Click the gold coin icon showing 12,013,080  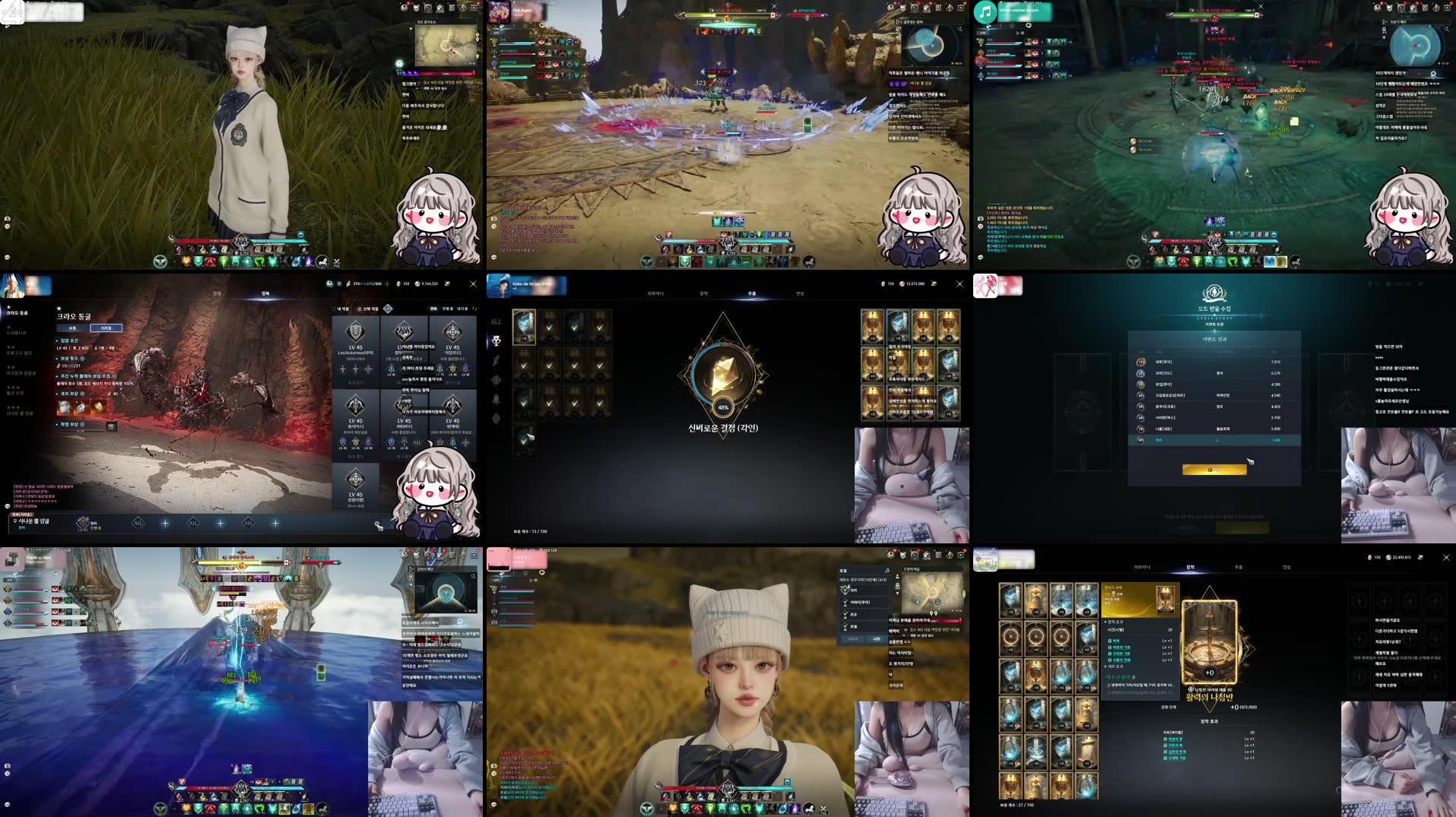pos(902,283)
